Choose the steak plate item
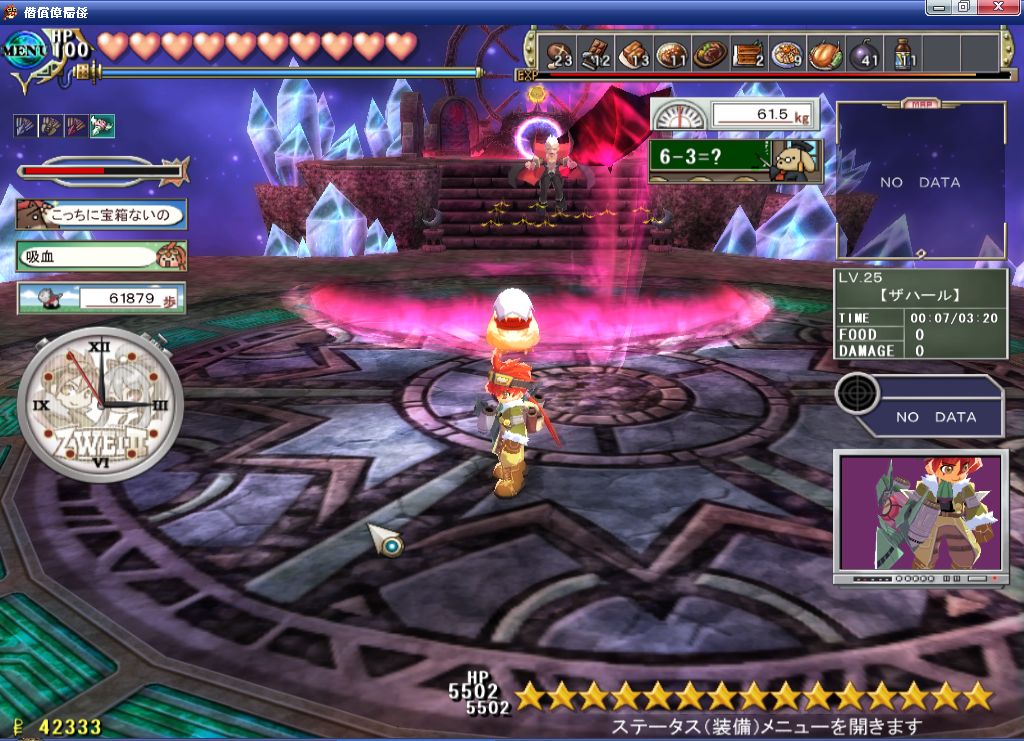Image resolution: width=1024 pixels, height=741 pixels. (x=710, y=53)
